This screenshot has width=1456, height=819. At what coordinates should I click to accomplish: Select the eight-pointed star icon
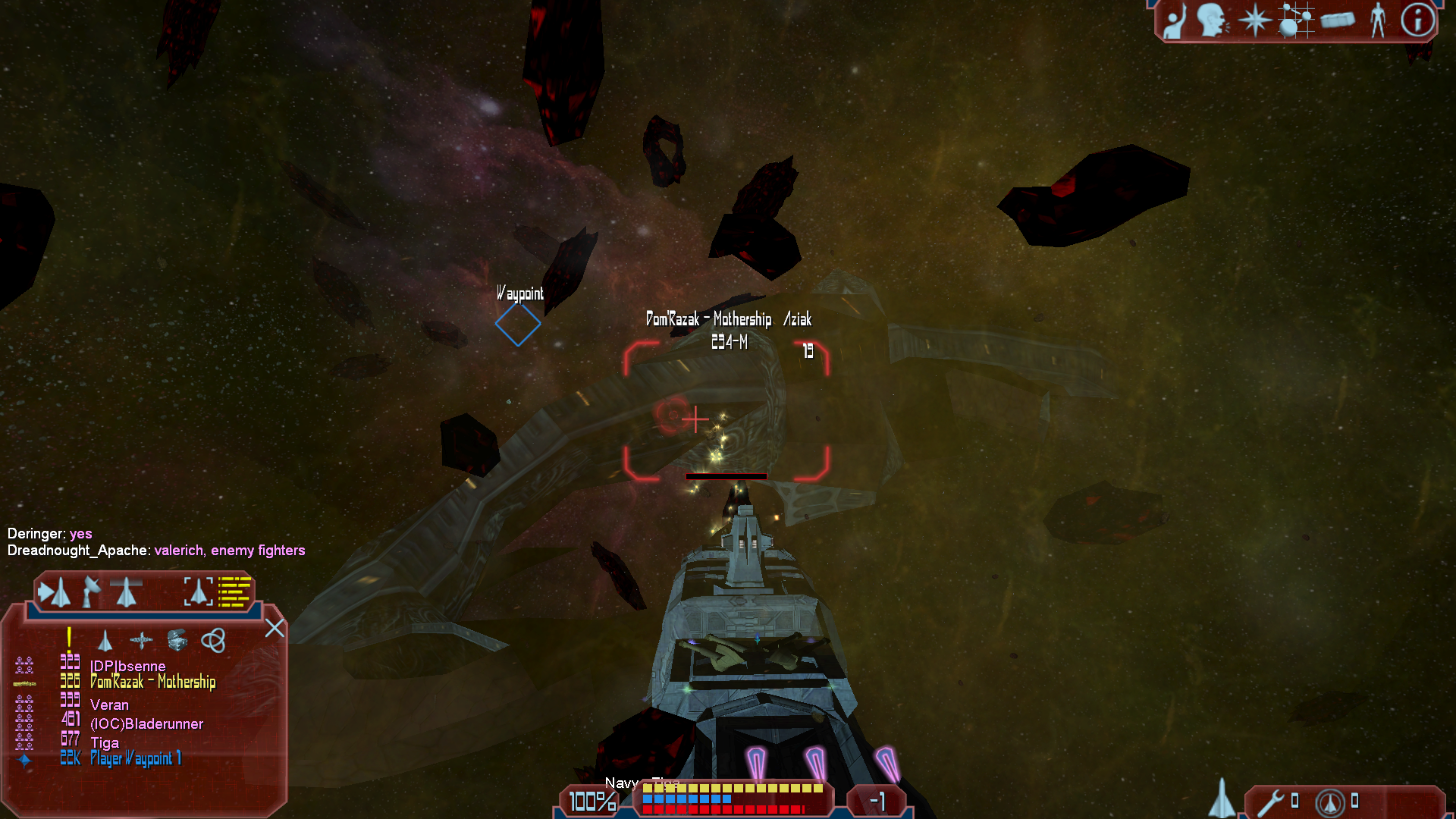coord(1254,20)
